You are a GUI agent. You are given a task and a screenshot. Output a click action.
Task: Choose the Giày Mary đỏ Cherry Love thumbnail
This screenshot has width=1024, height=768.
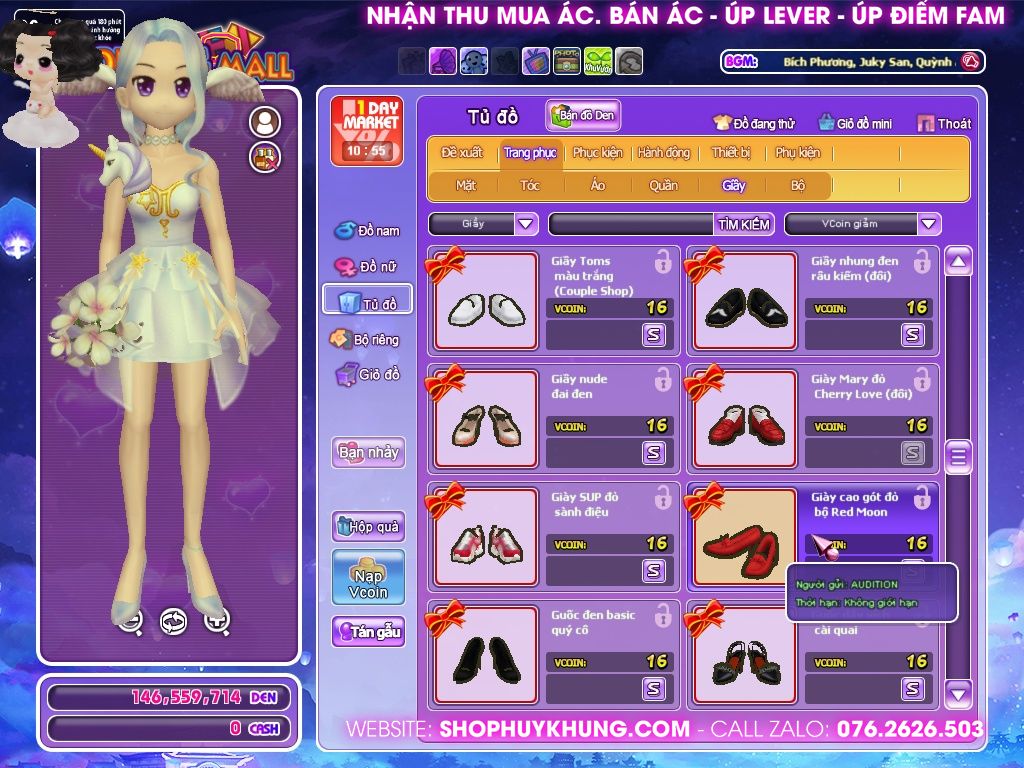point(745,419)
